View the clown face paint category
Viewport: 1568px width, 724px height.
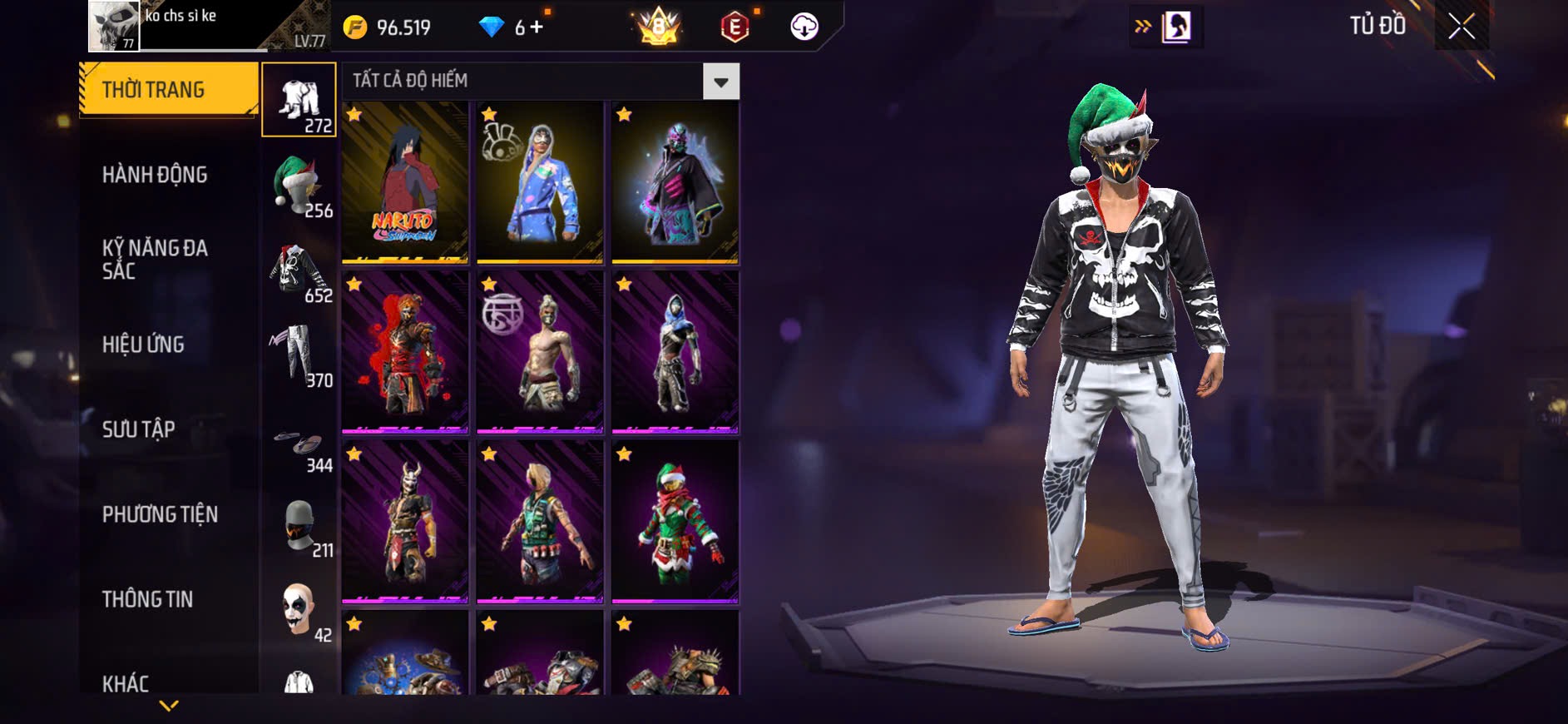tap(299, 611)
